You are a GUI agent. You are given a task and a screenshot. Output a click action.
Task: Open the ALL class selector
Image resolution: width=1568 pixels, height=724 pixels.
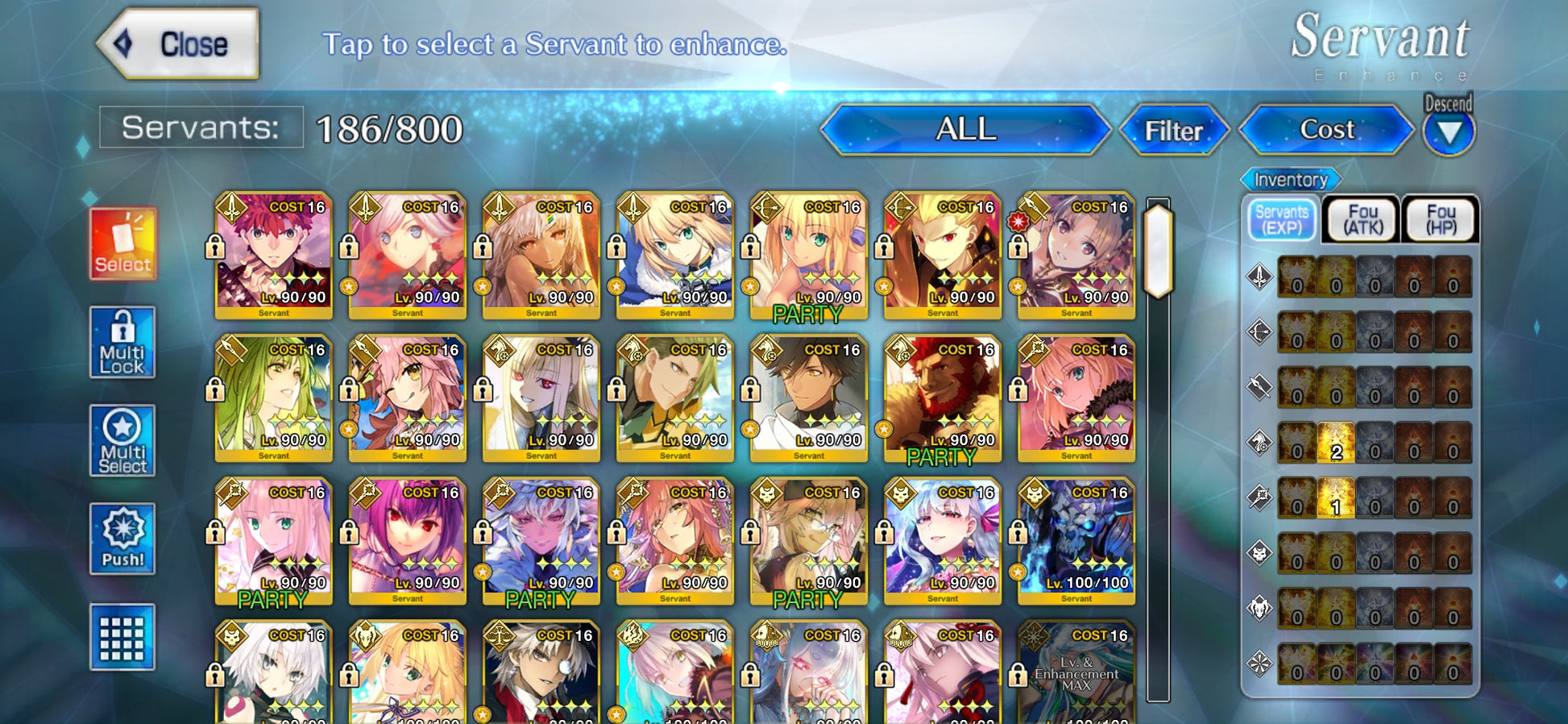(x=965, y=130)
